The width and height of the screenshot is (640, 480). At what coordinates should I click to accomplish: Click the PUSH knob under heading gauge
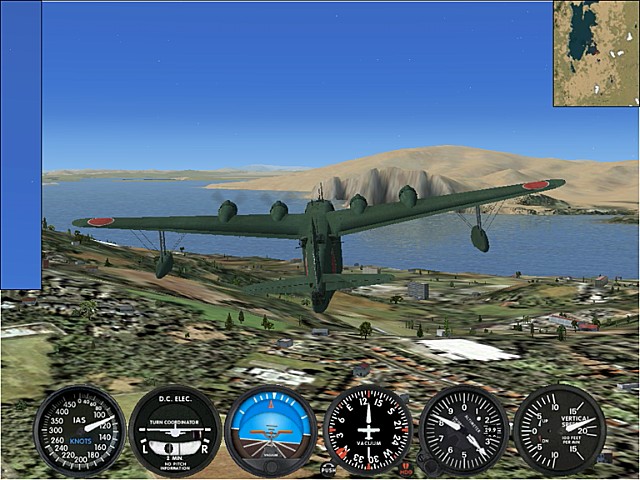click(x=328, y=467)
